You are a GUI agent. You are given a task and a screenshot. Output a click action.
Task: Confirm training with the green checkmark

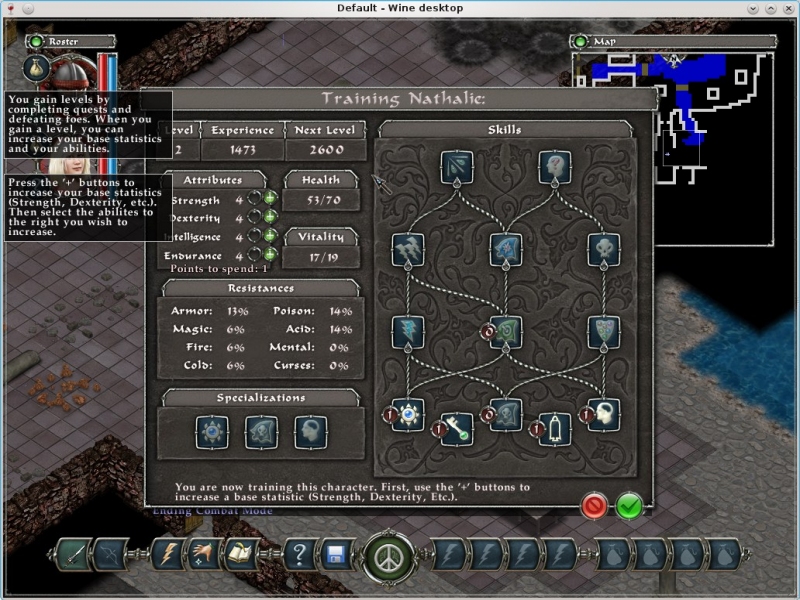[x=629, y=506]
